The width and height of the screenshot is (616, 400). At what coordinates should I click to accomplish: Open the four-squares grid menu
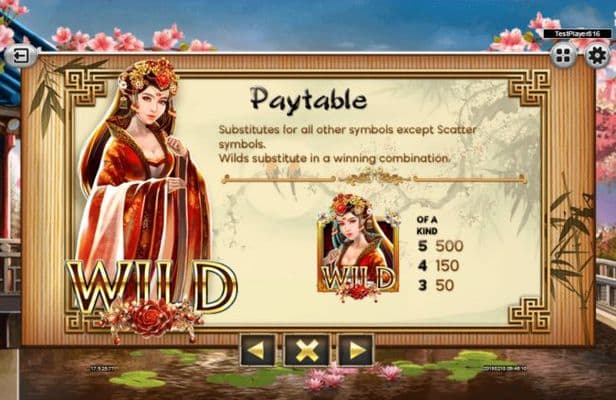tap(563, 55)
